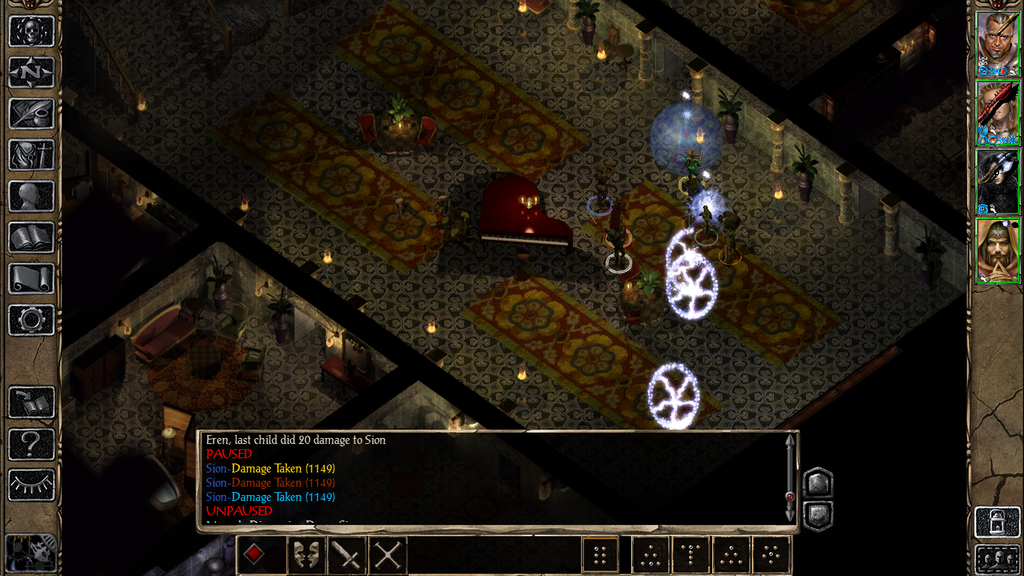
Task: Open the priest scroll icon
Action: point(31,278)
